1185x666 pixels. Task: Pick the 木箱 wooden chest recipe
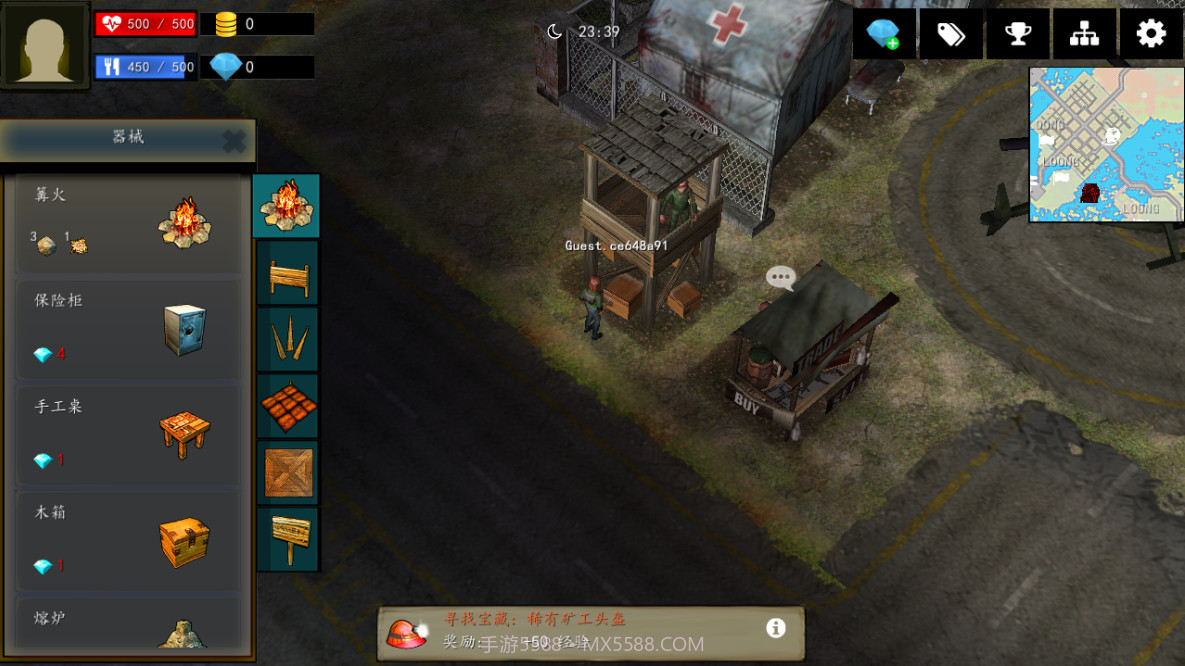click(128, 541)
